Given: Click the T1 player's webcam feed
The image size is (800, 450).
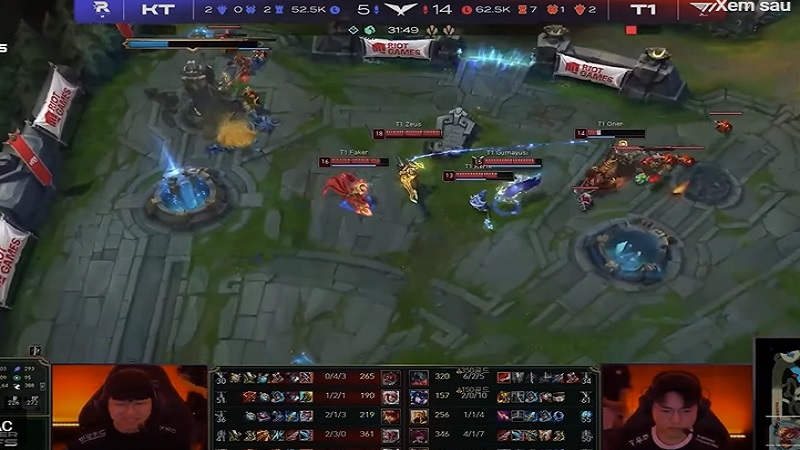Looking at the screenshot, I should 677,406.
